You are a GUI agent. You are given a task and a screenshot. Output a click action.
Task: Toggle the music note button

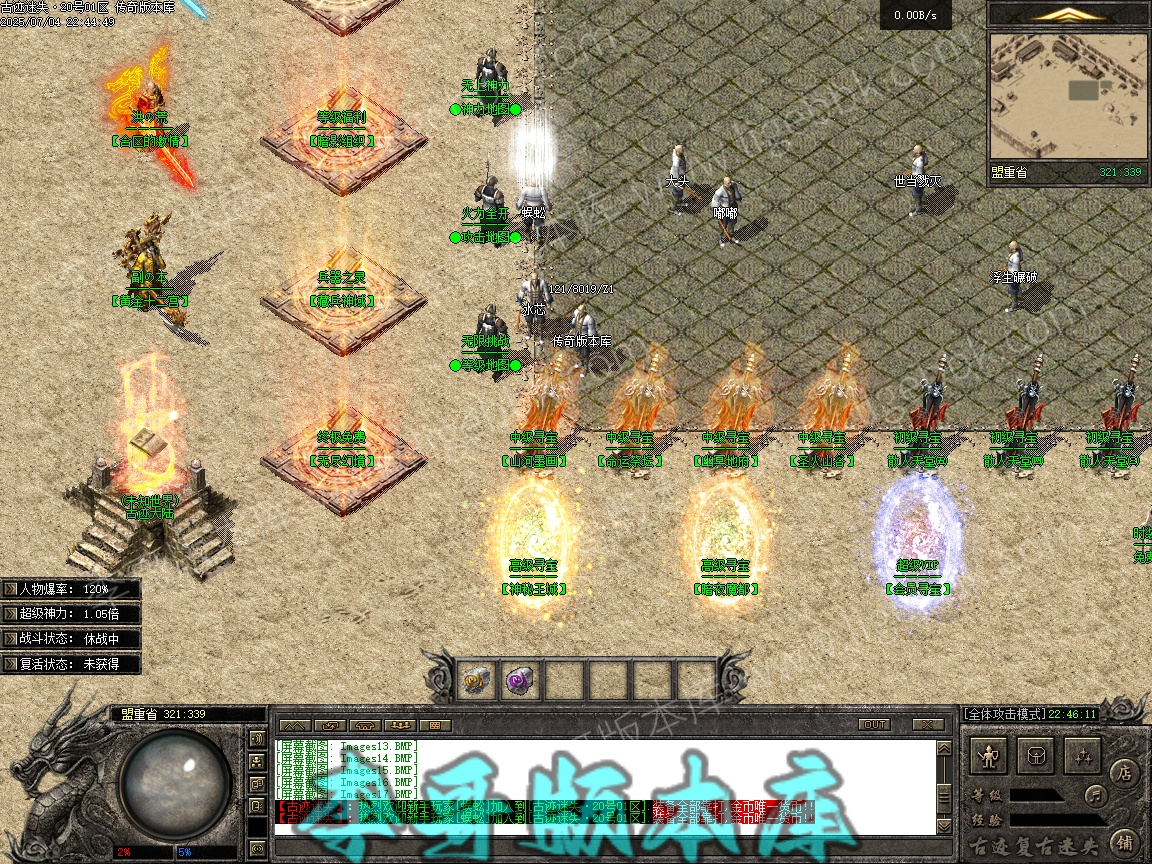click(x=1097, y=796)
